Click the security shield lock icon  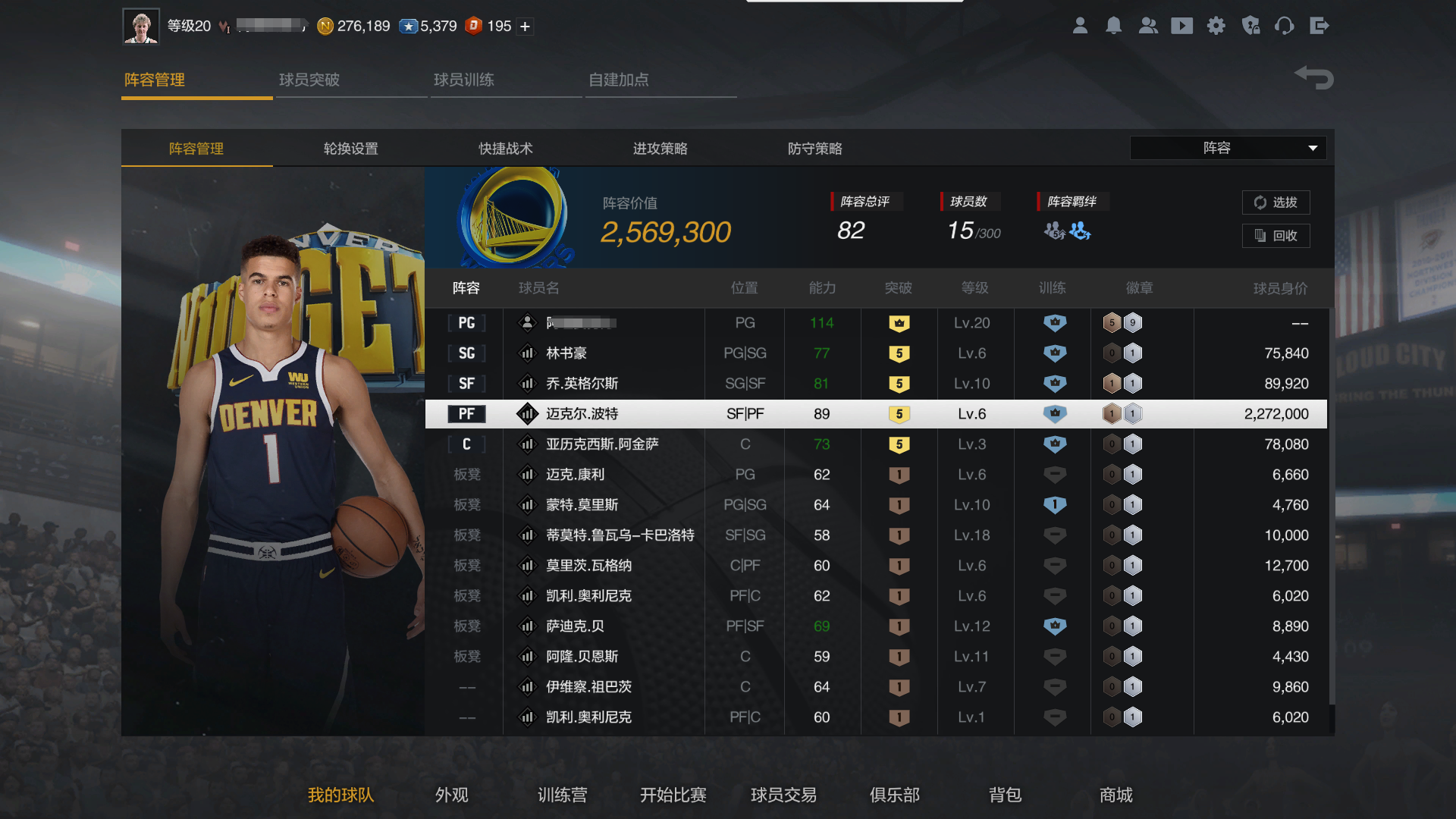pyautogui.click(x=1250, y=25)
